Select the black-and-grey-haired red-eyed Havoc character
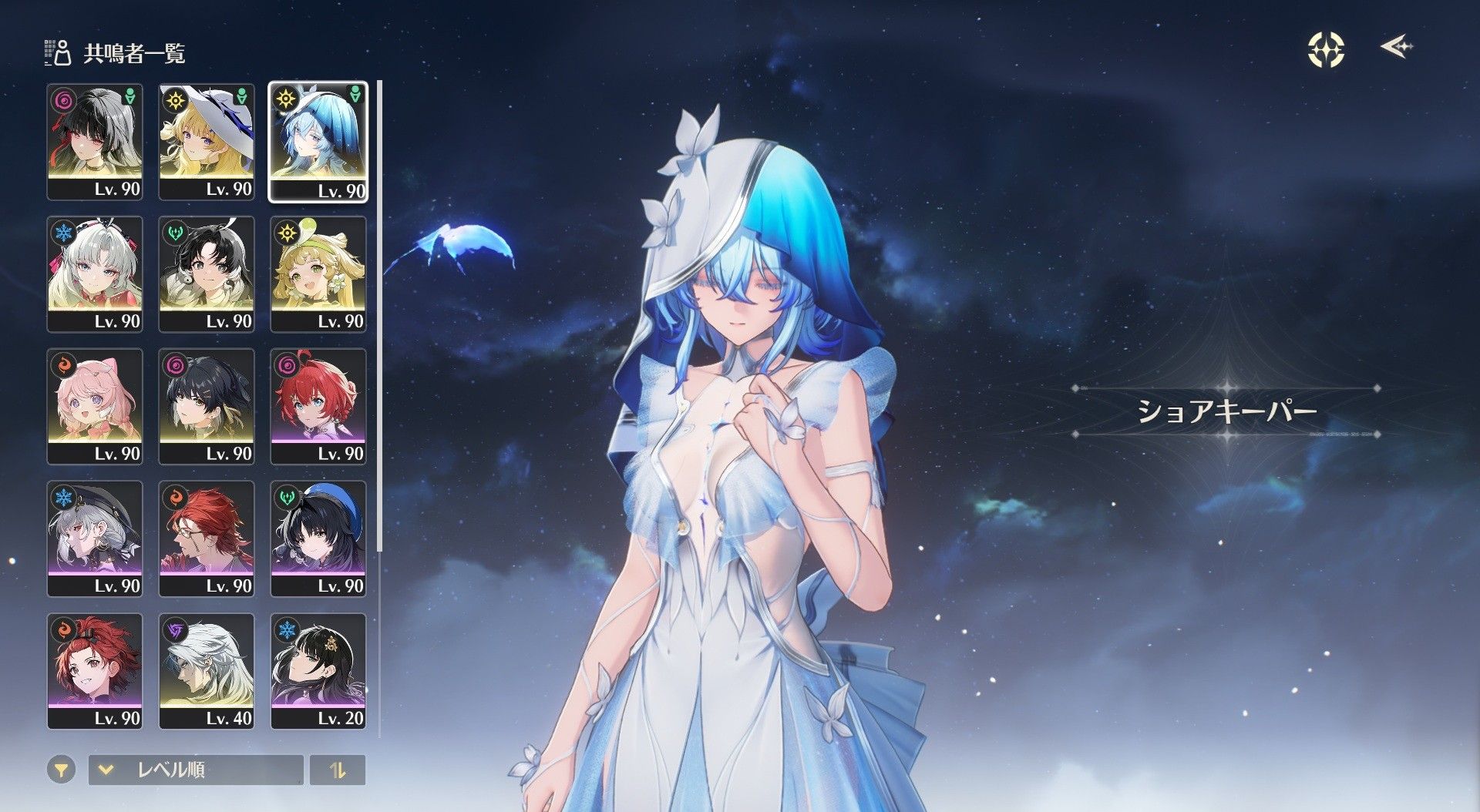Image resolution: width=1480 pixels, height=812 pixels. coord(95,142)
